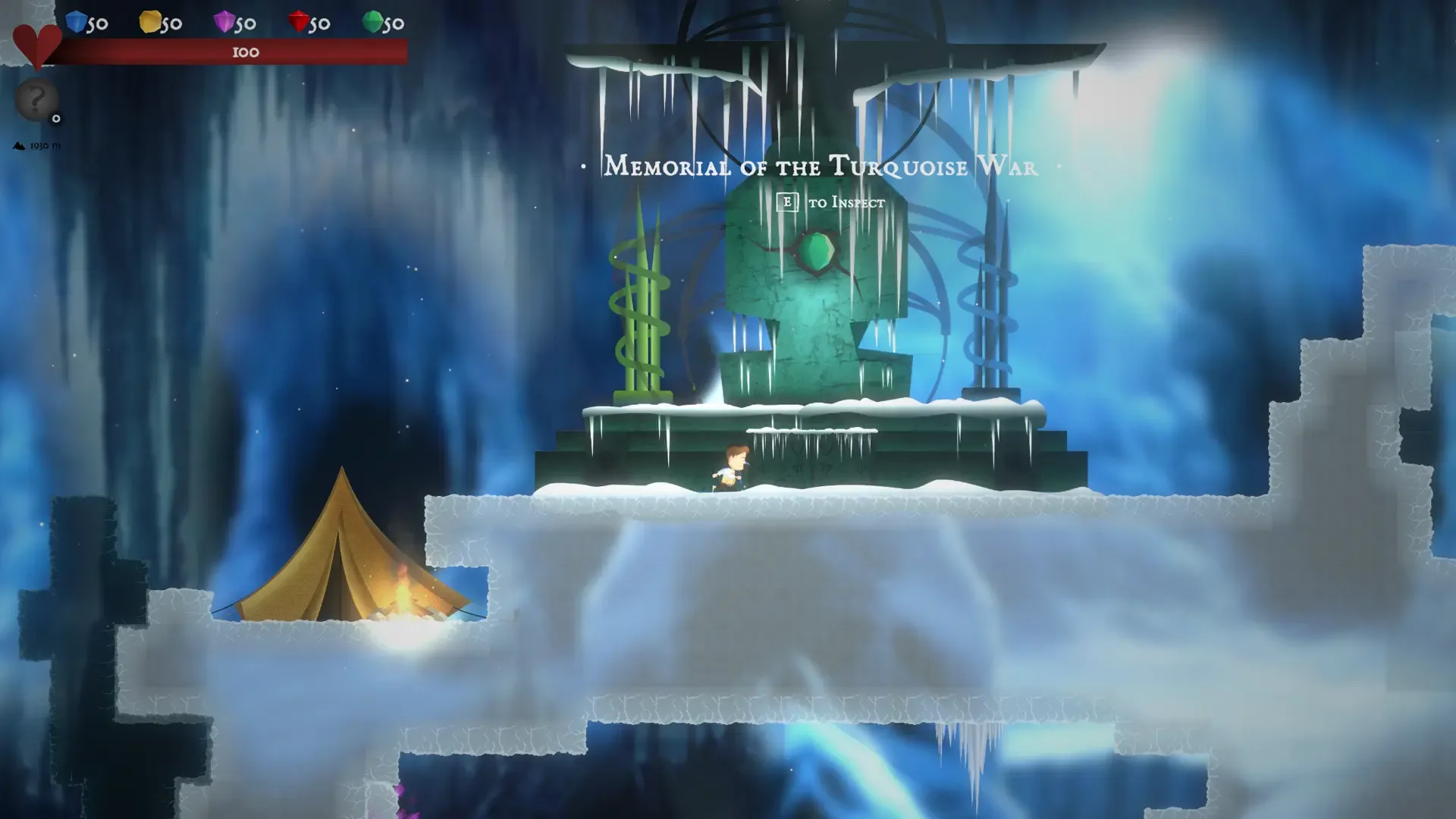Click the blue gem count number 50
Screen dimensions: 1456x819
(97, 23)
